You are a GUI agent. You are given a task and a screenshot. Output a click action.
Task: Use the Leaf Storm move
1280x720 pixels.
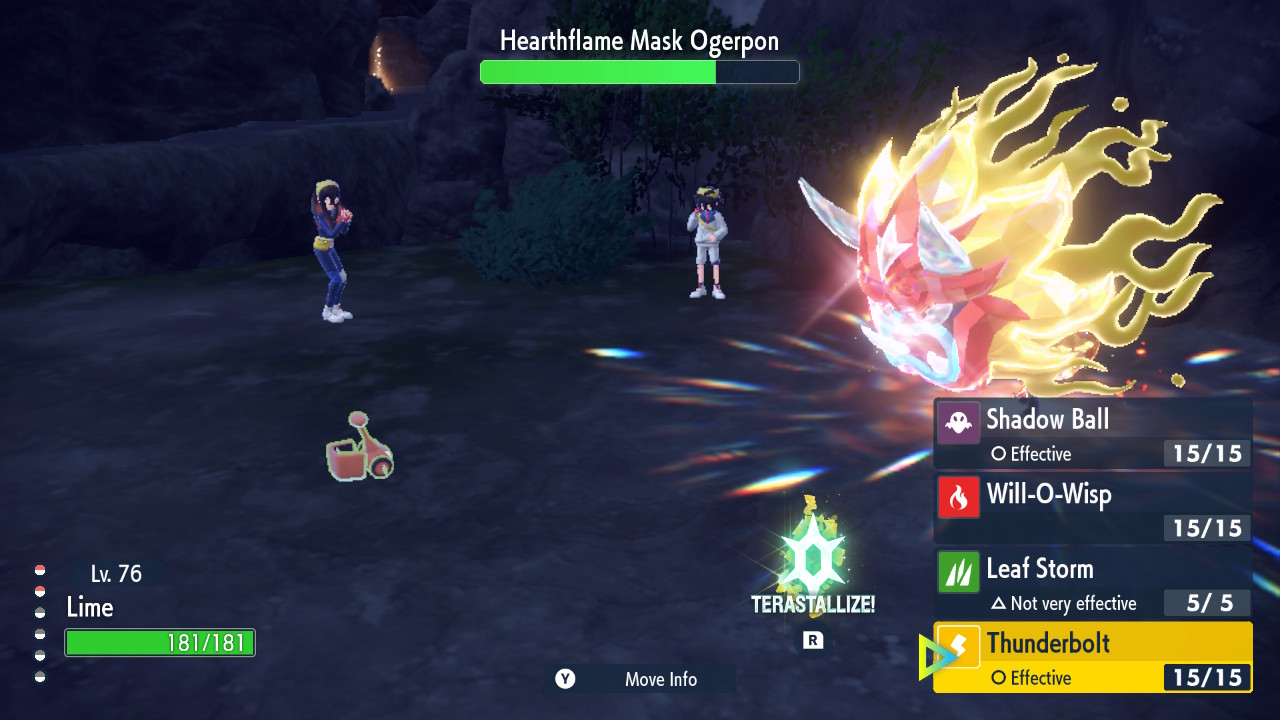[x=1092, y=583]
